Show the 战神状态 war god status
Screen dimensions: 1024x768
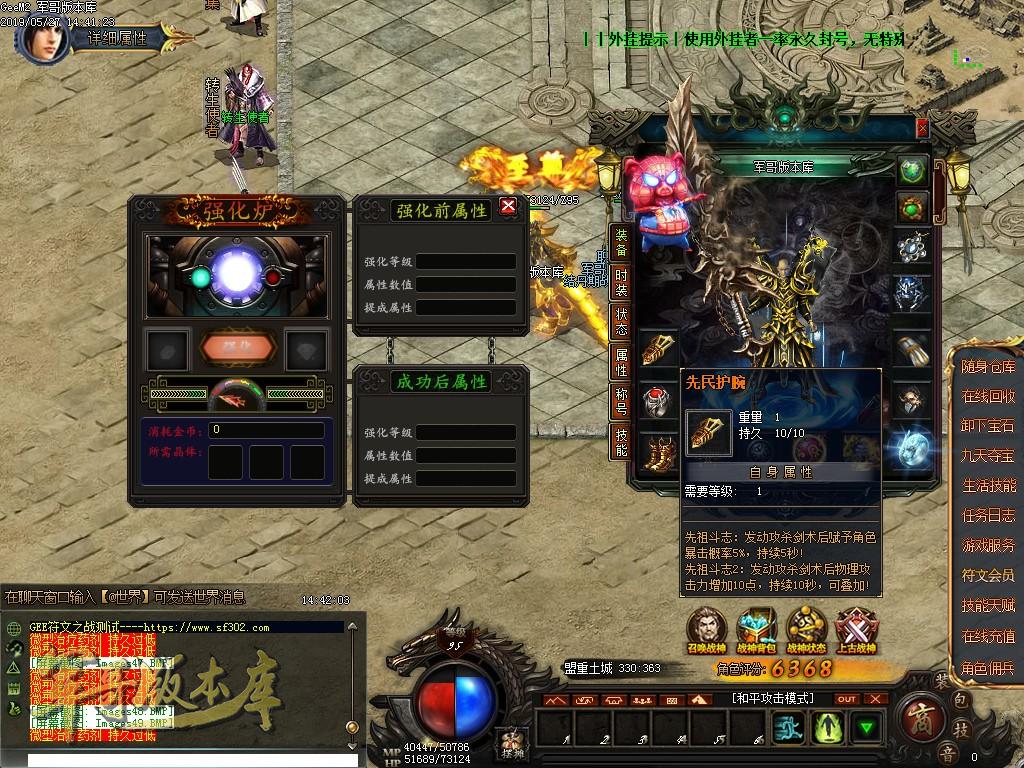pyautogui.click(x=806, y=631)
